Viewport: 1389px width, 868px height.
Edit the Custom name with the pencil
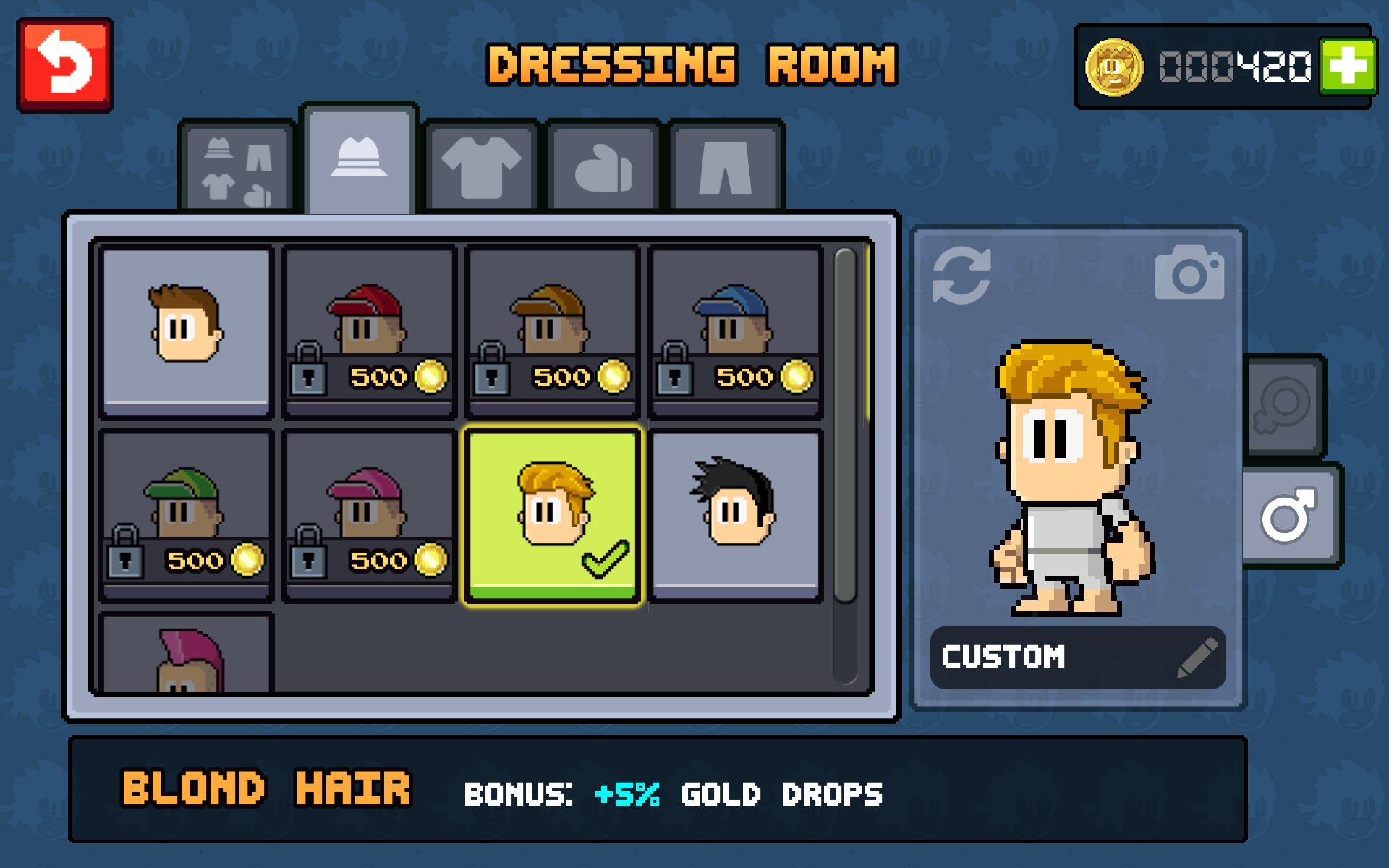pos(1197,658)
